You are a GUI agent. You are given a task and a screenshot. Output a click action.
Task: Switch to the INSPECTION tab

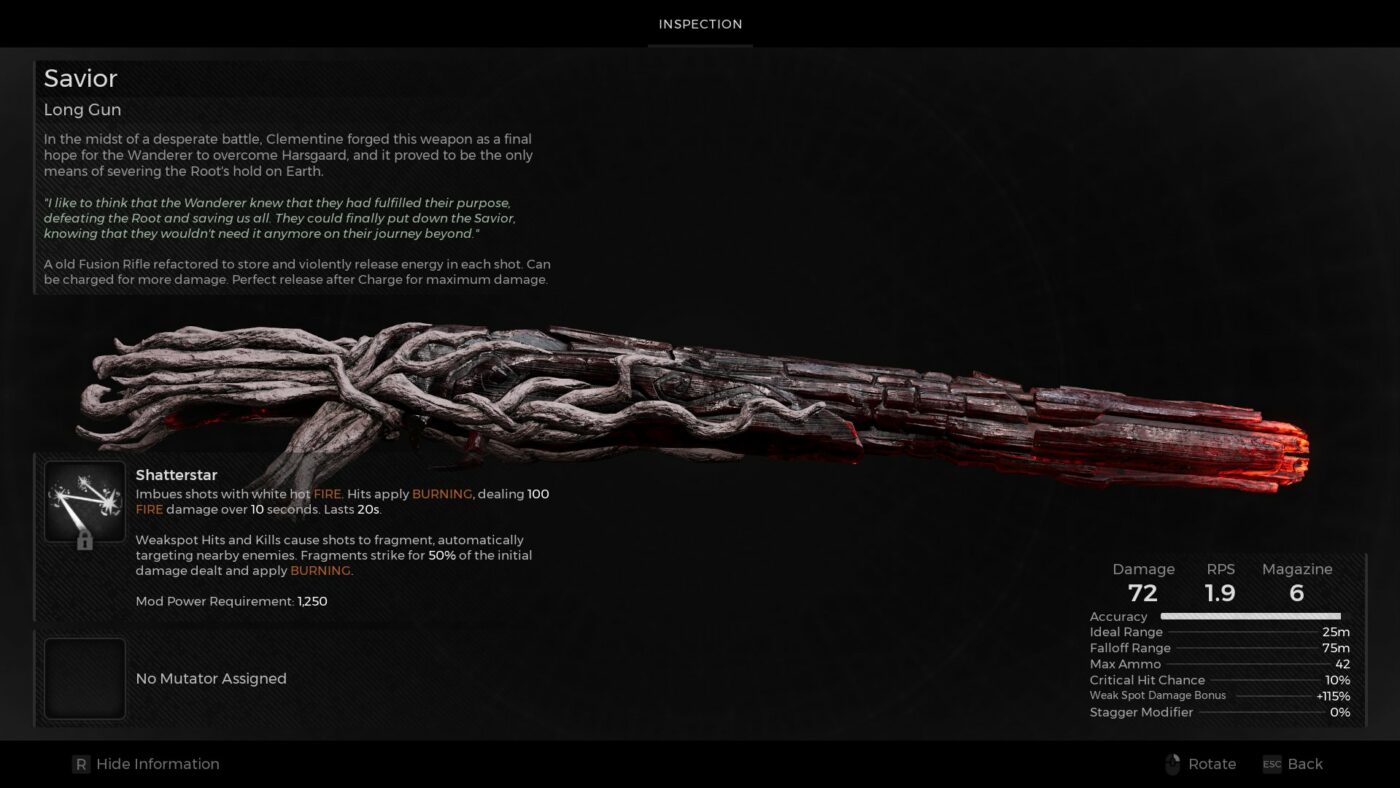(700, 24)
